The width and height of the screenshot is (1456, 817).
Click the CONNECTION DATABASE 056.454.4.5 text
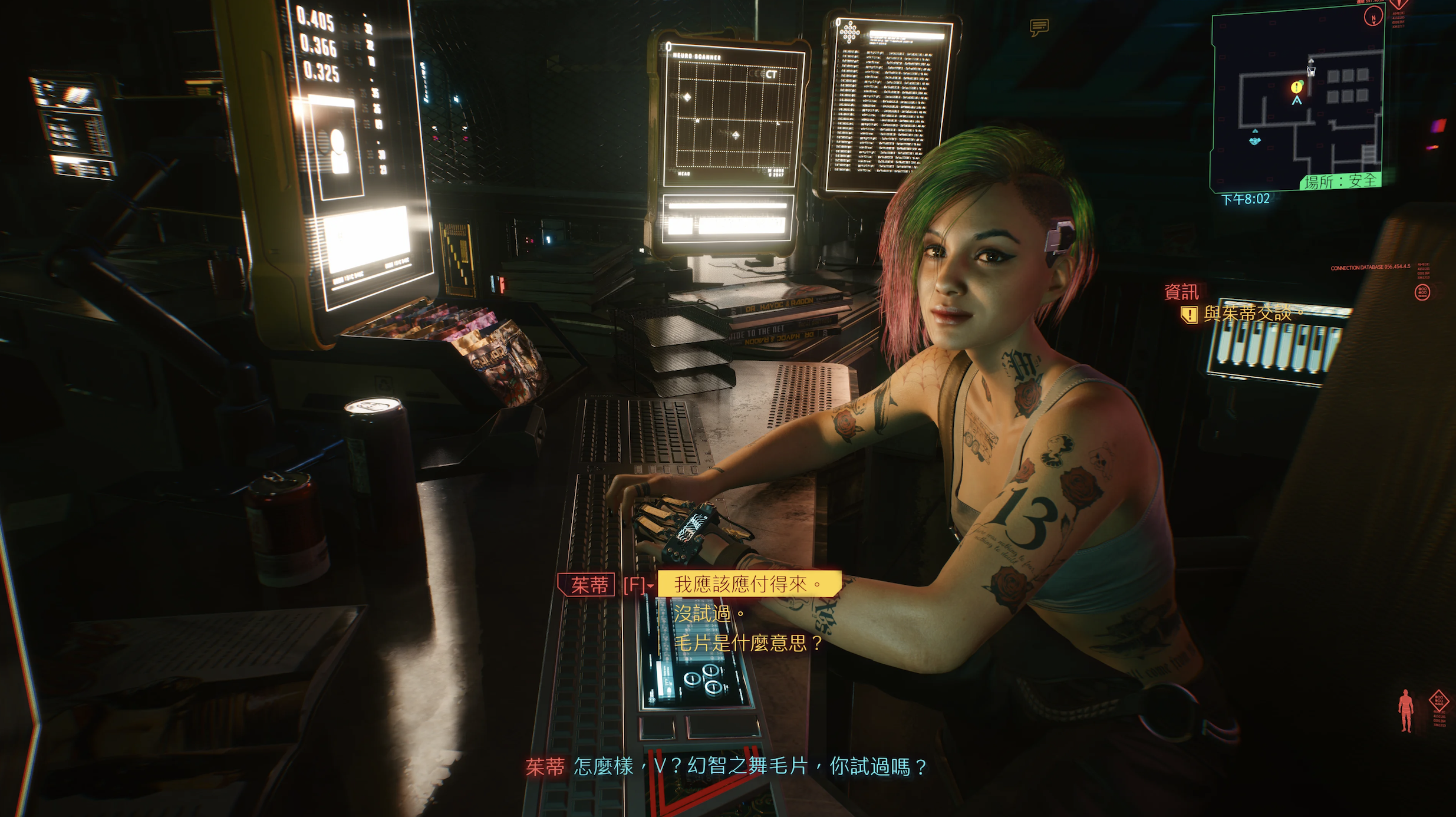[1371, 267]
